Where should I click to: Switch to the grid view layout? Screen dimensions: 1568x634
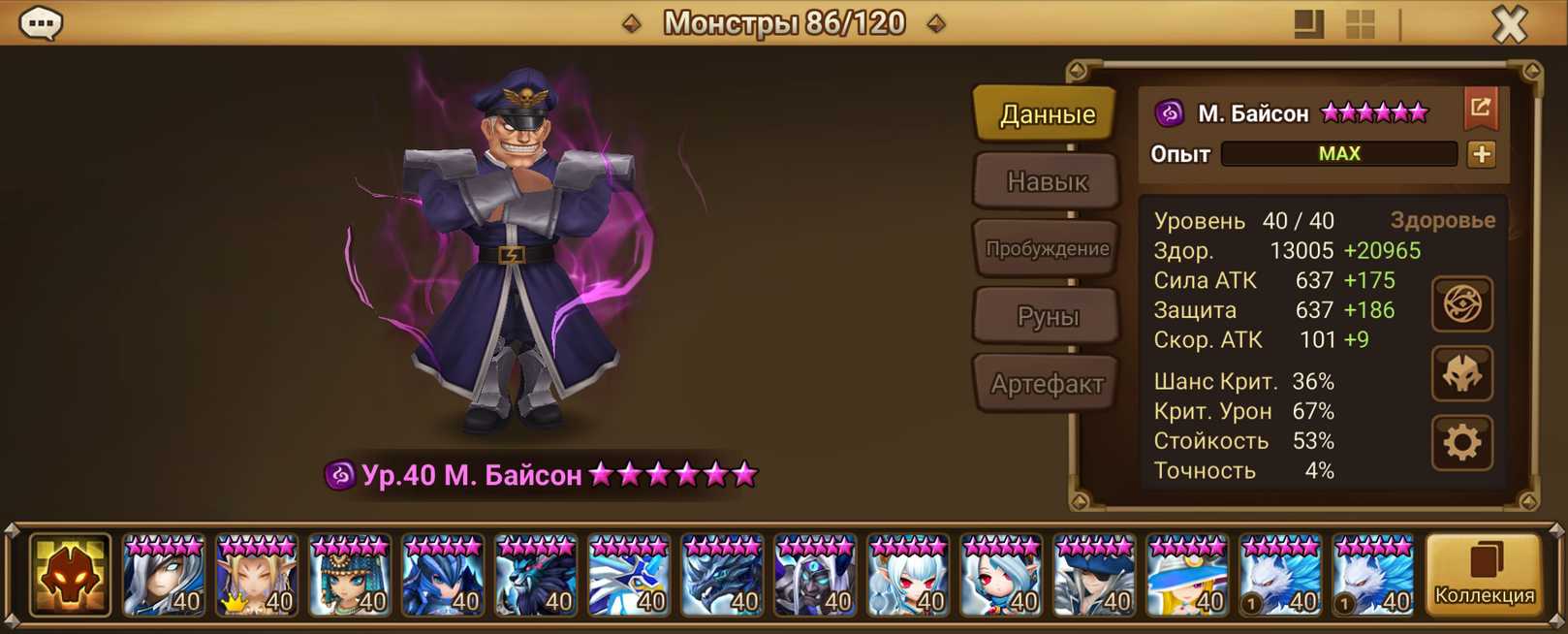1361,24
